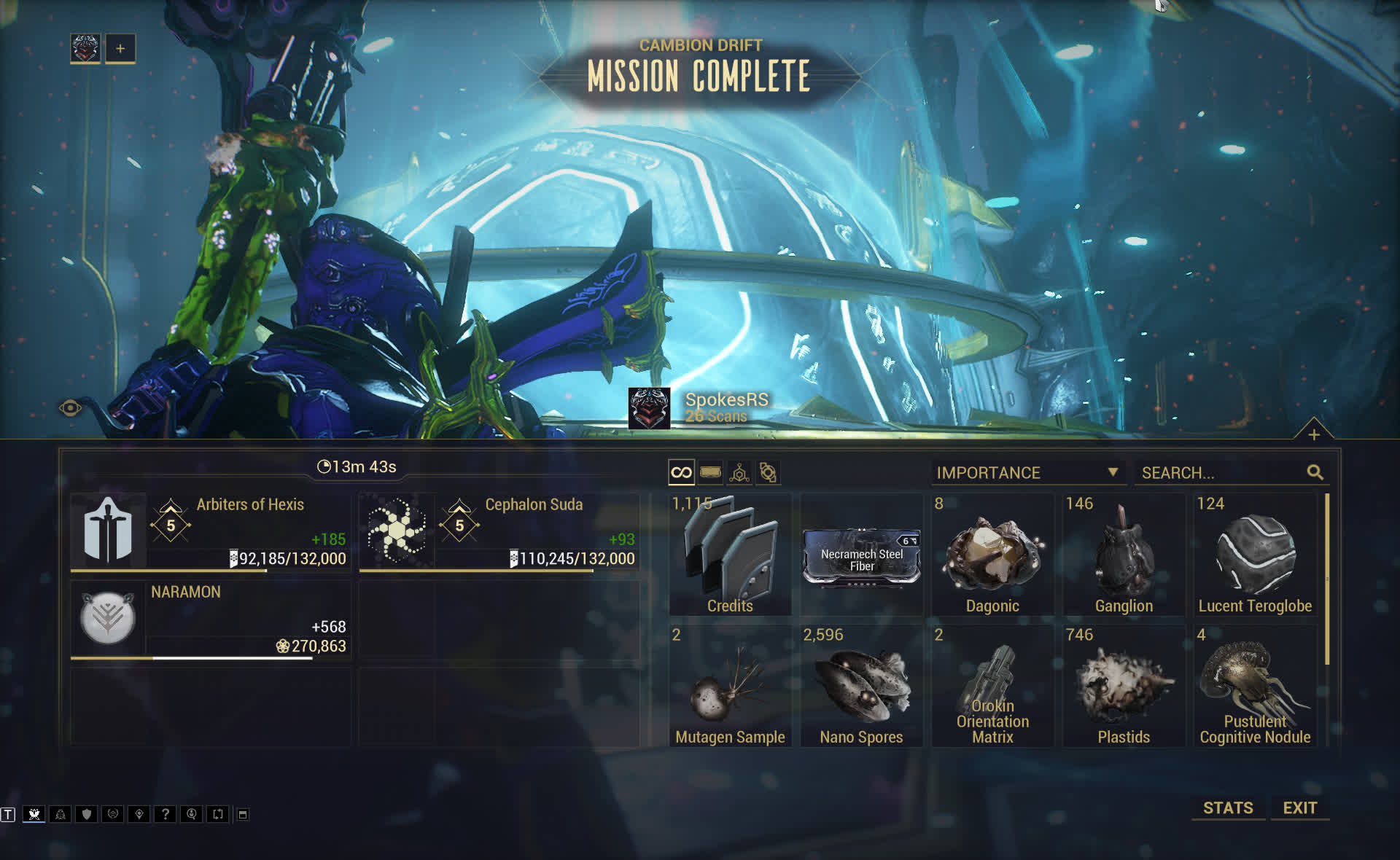Select the Nano Spores reward tile
The height and width of the screenshot is (860, 1400).
861,686
